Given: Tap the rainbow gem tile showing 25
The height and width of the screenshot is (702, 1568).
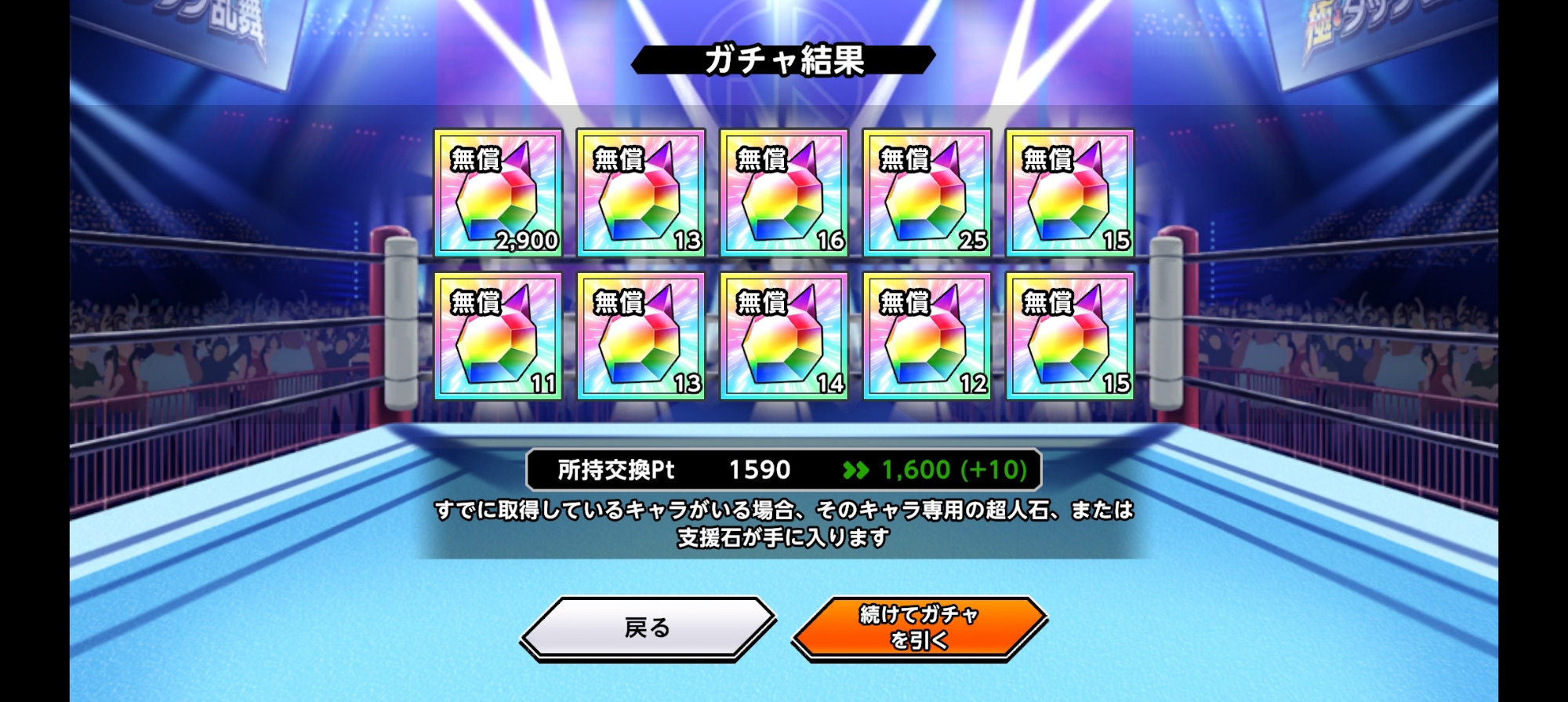Looking at the screenshot, I should tap(927, 193).
